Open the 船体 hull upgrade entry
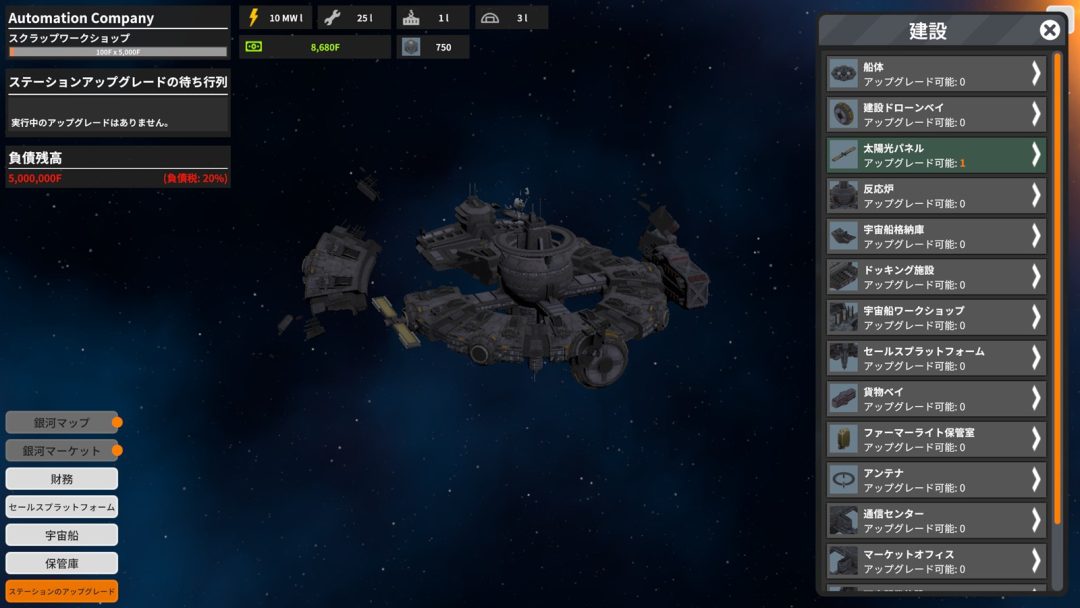Image resolution: width=1080 pixels, height=608 pixels. (936, 74)
